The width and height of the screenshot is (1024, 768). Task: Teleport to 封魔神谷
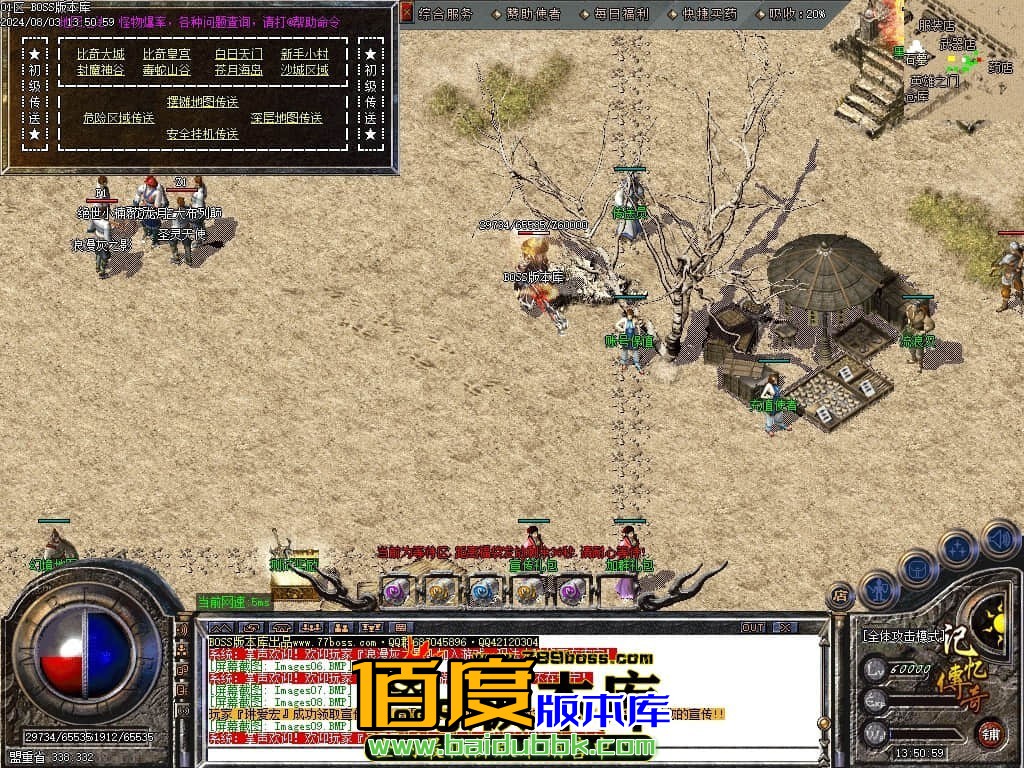coord(100,71)
